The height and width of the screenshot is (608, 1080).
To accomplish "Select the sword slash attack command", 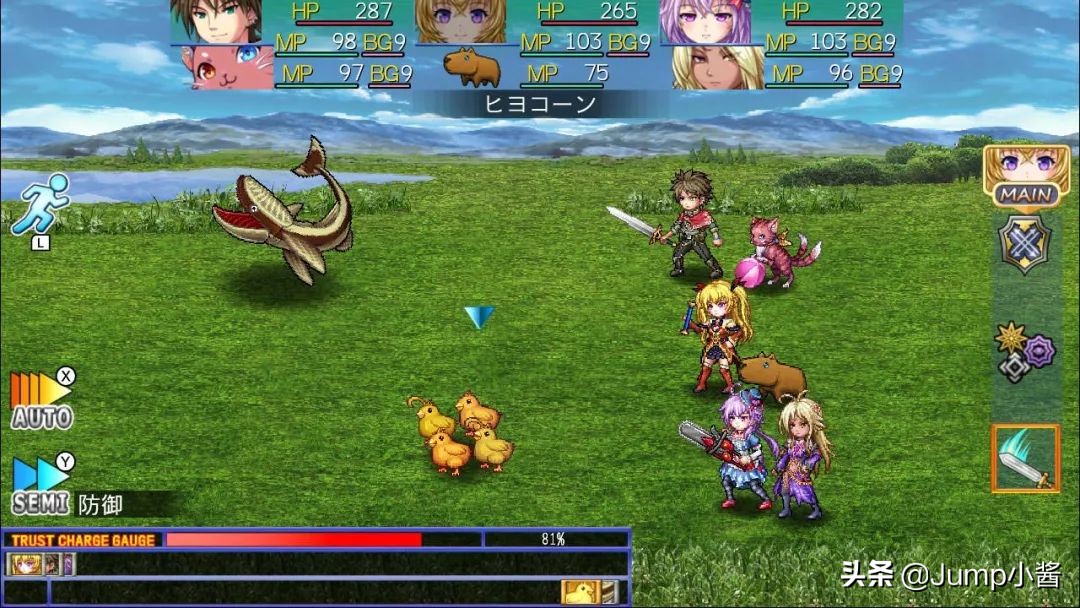I will point(1025,458).
